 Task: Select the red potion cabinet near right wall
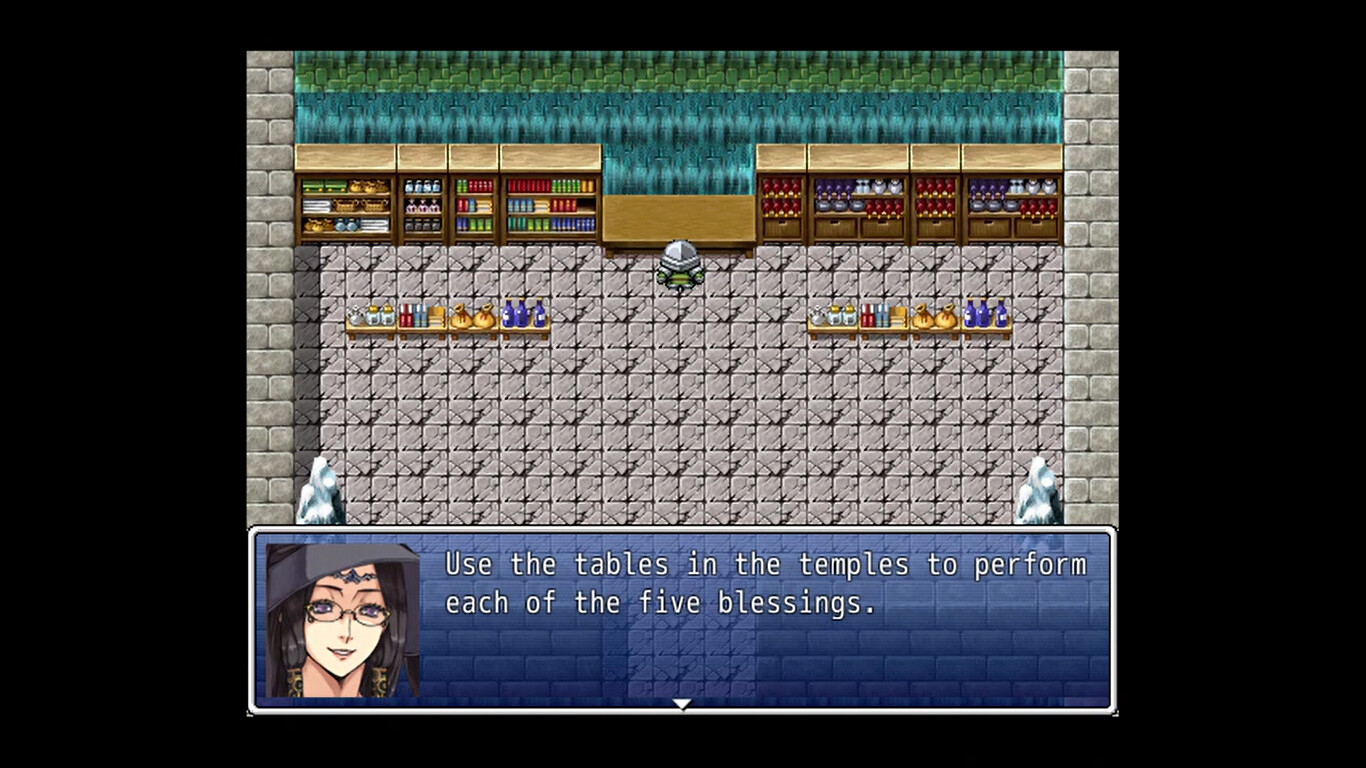click(x=935, y=195)
